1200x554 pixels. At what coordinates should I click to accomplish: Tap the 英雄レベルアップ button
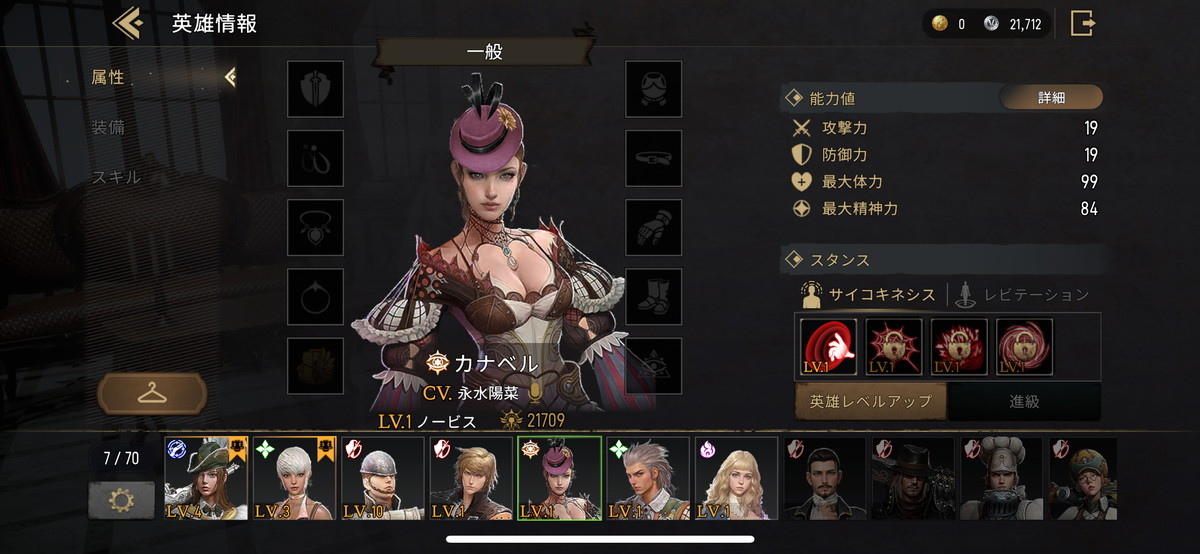tap(871, 401)
